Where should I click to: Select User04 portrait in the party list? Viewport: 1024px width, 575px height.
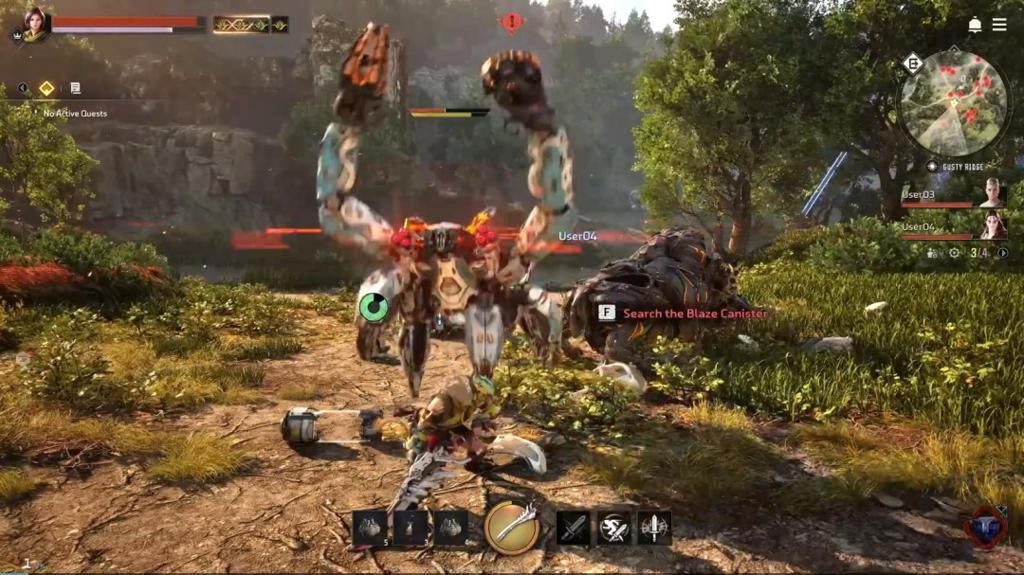pos(991,226)
